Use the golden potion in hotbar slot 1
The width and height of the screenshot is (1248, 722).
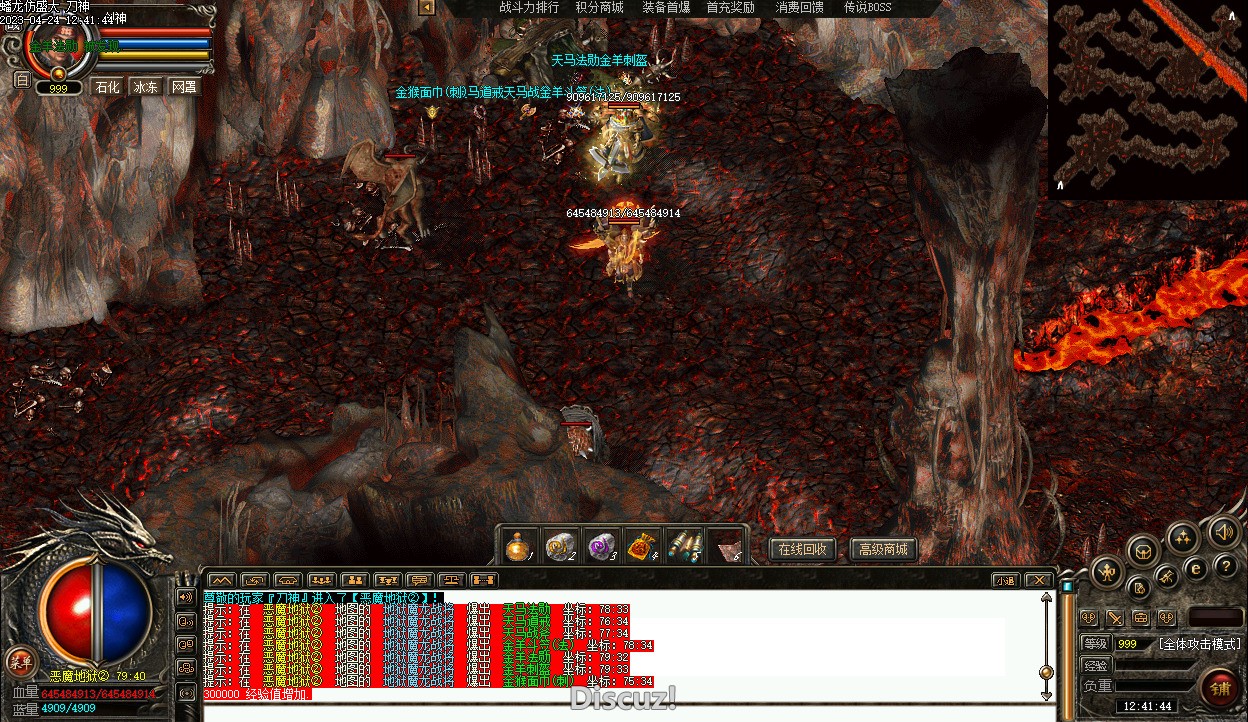point(518,547)
